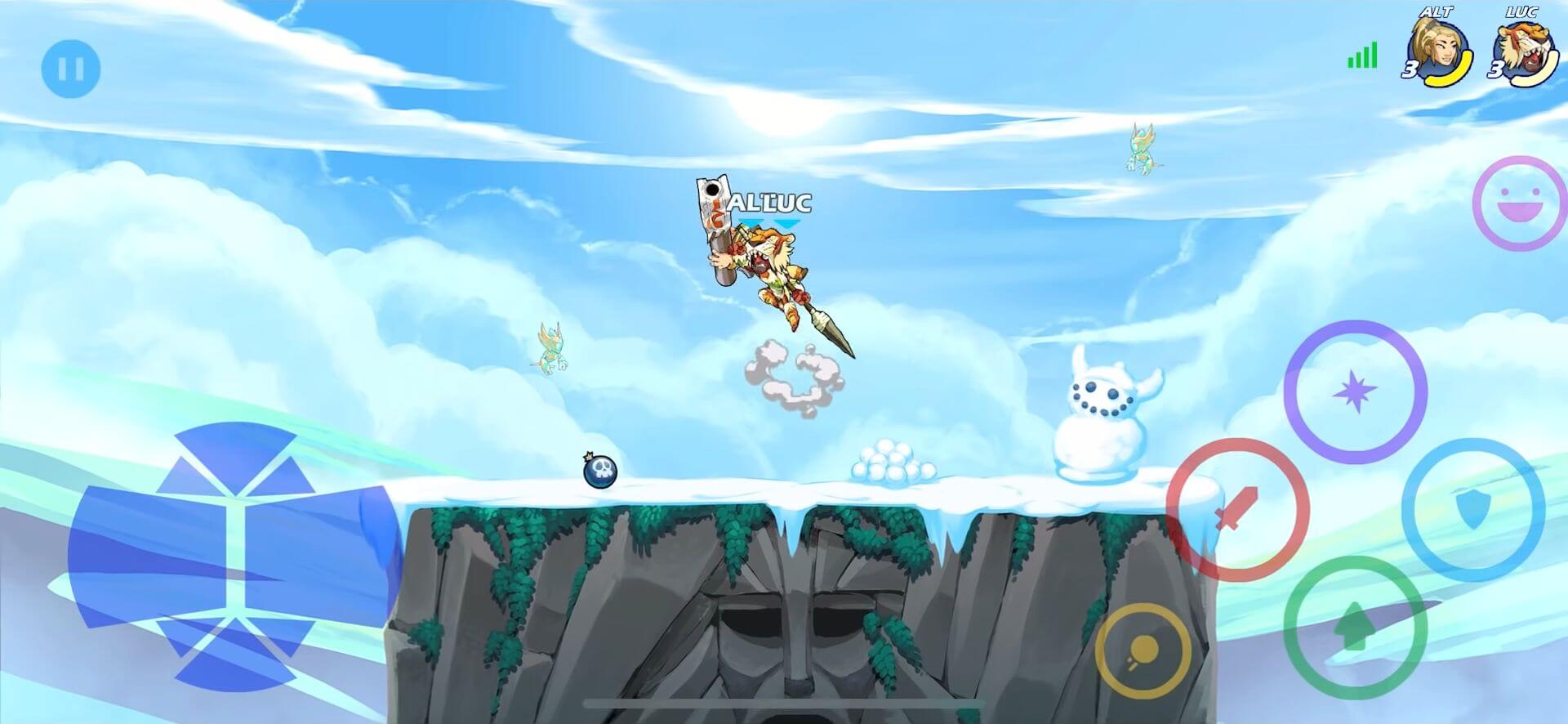Tap the bomb pickup on the platform
Screen dimensions: 1568x724
(600, 472)
